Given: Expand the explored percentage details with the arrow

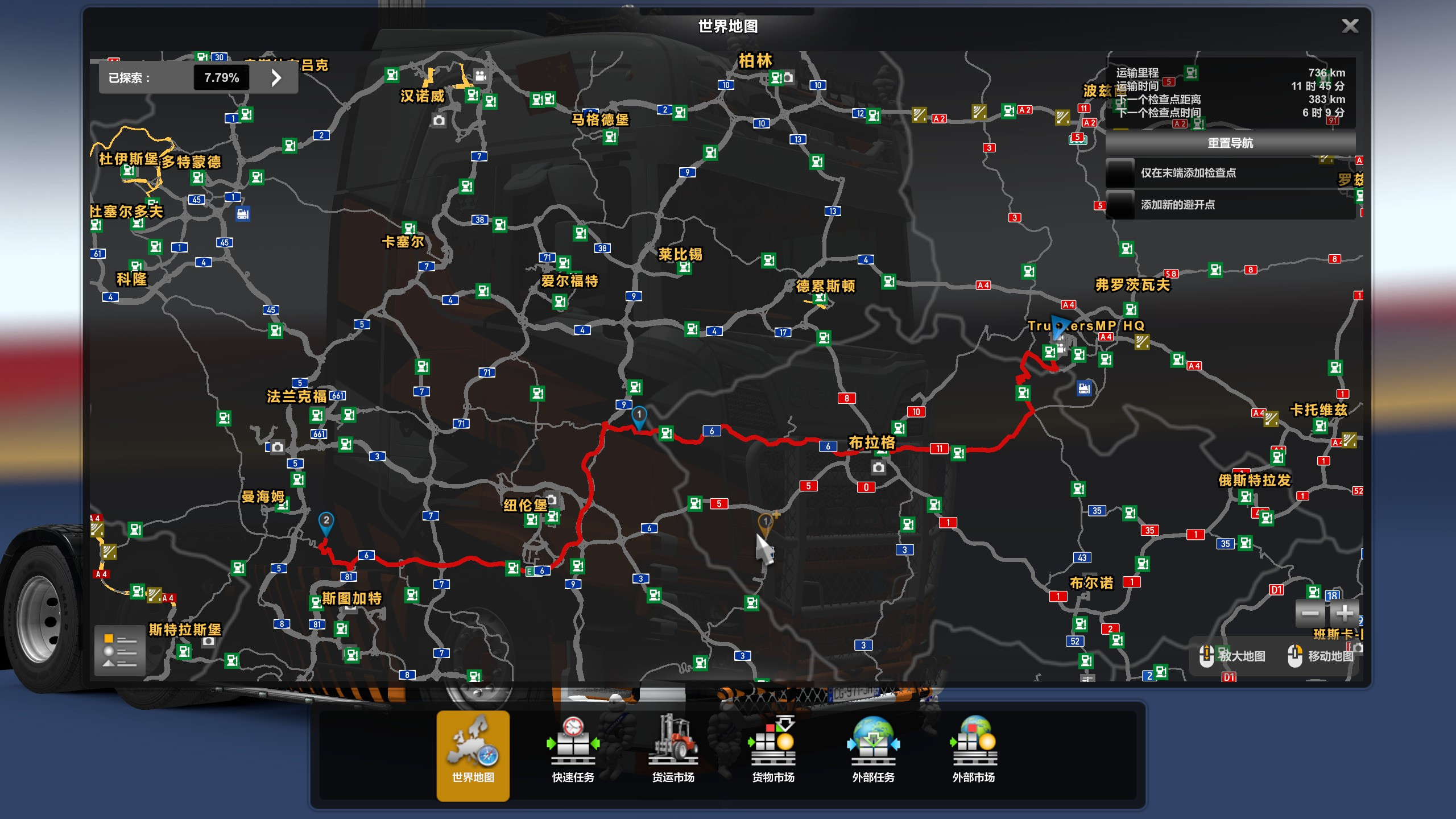Looking at the screenshot, I should click(x=277, y=78).
